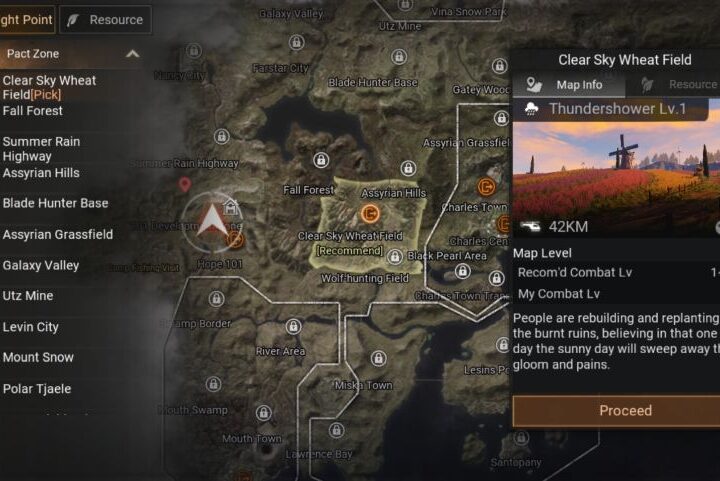Screen dimensions: 720x481
Task: Select the Miska Town locked map marker
Action: click(378, 357)
